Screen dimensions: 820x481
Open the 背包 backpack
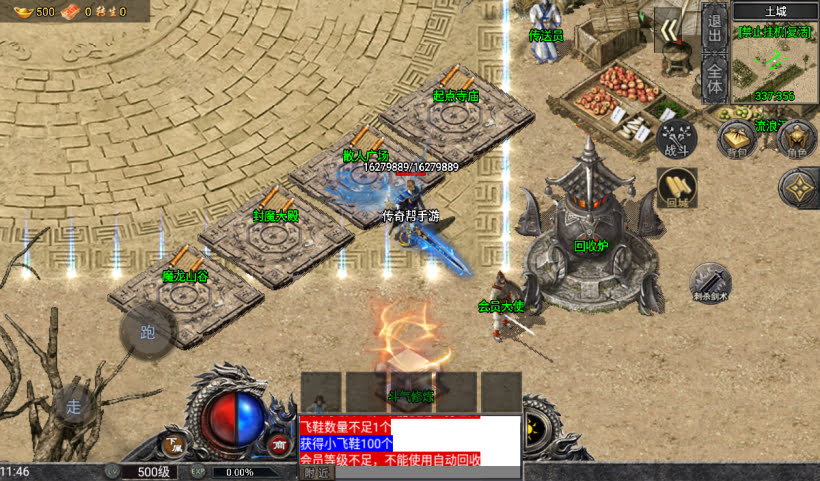738,140
